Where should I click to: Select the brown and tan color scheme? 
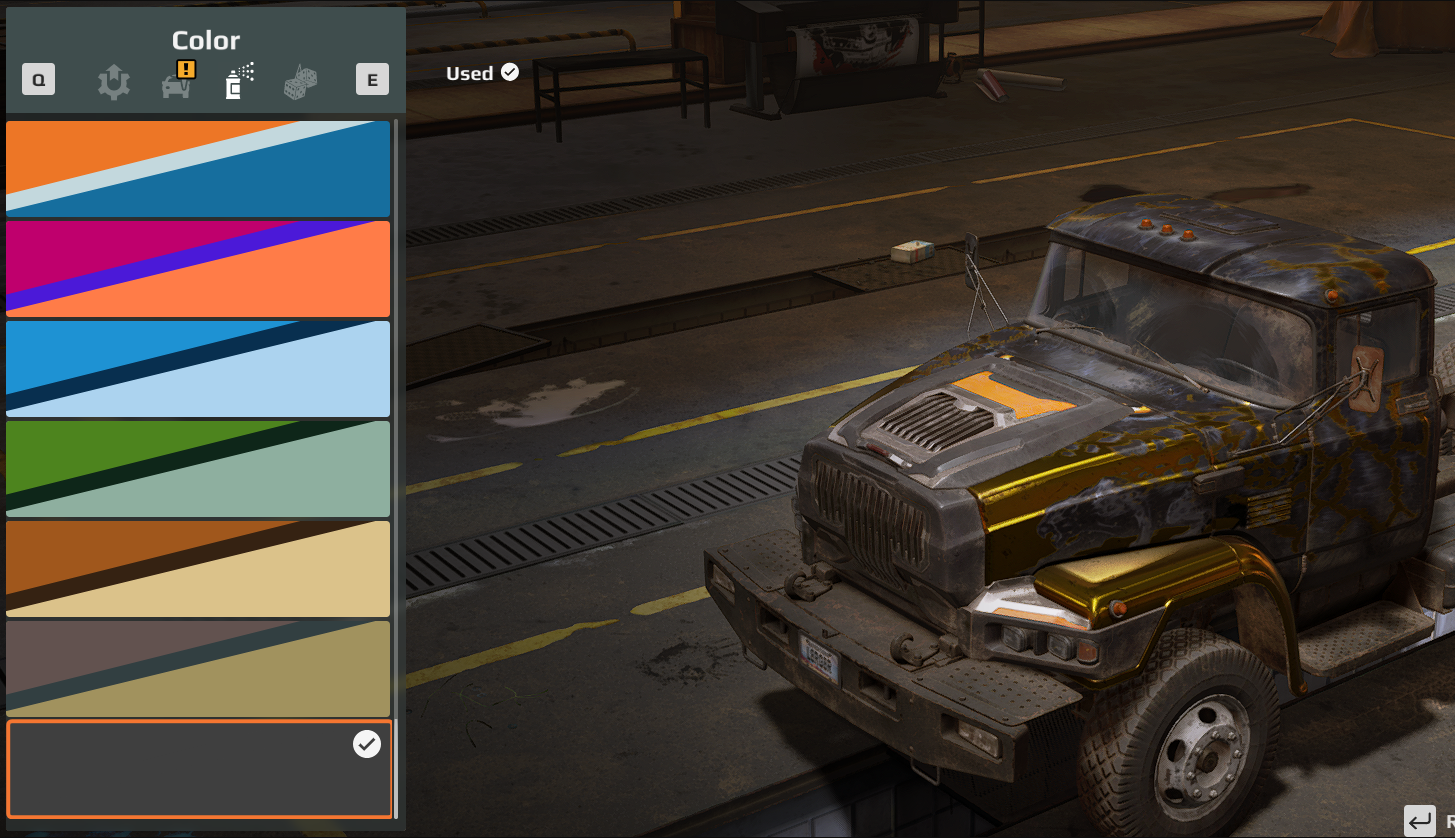(198, 569)
